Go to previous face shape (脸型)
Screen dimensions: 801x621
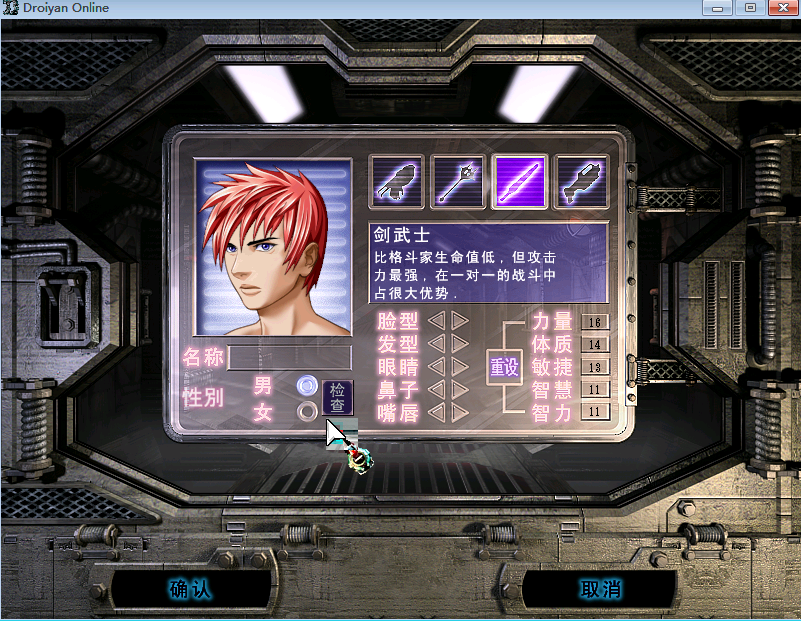coord(437,321)
